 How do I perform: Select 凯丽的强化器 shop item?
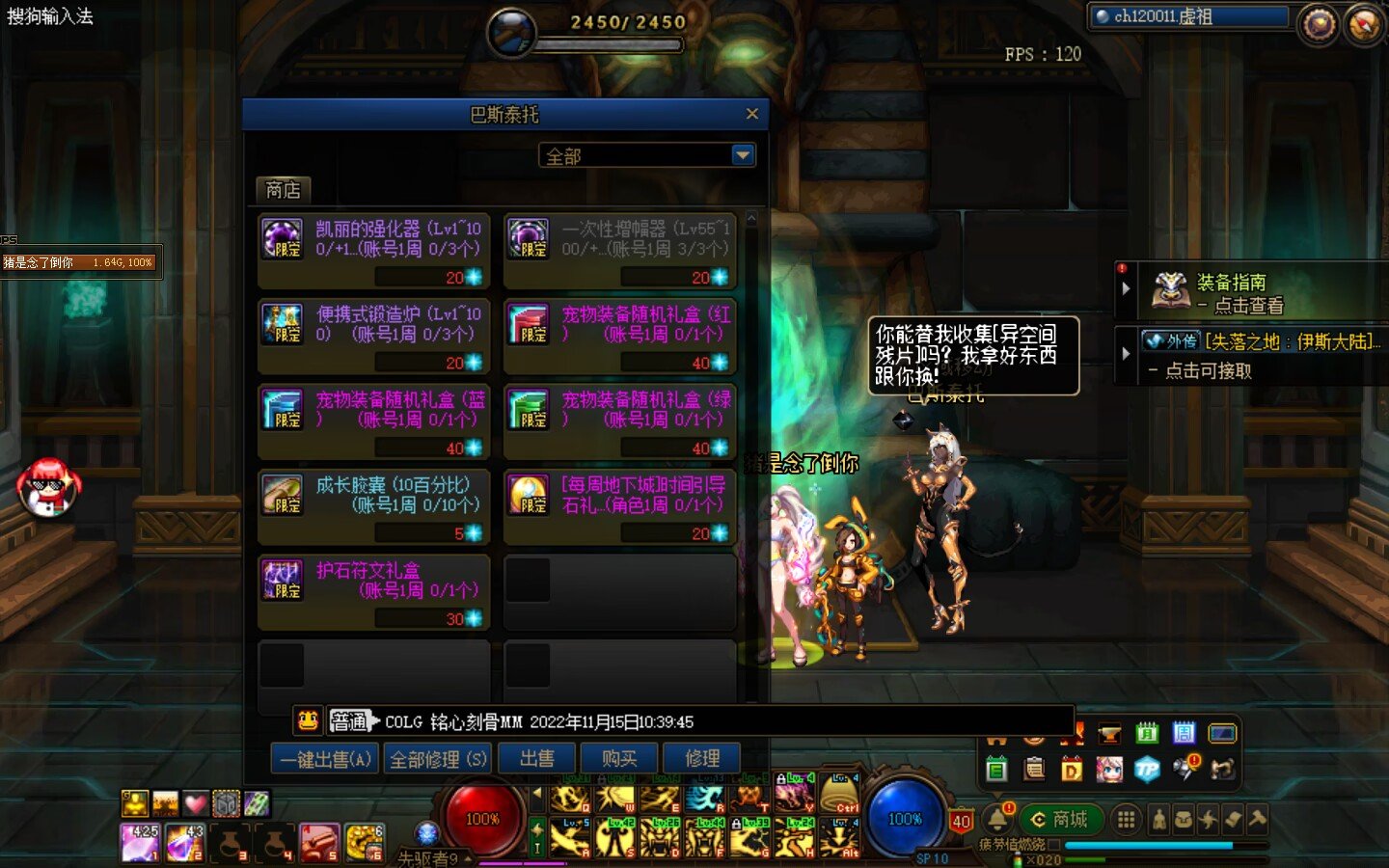coord(373,251)
